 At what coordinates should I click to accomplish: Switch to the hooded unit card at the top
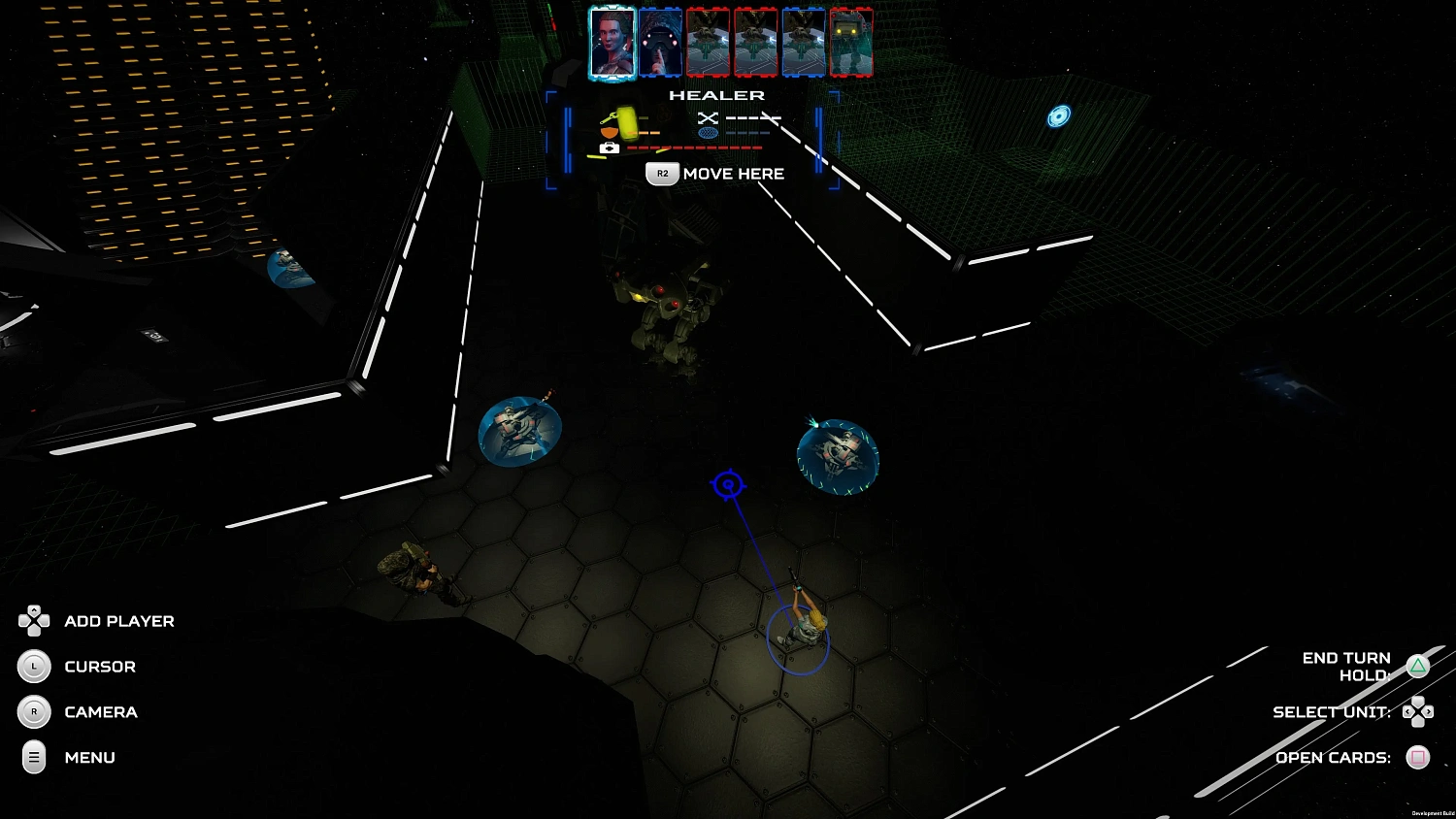click(660, 42)
